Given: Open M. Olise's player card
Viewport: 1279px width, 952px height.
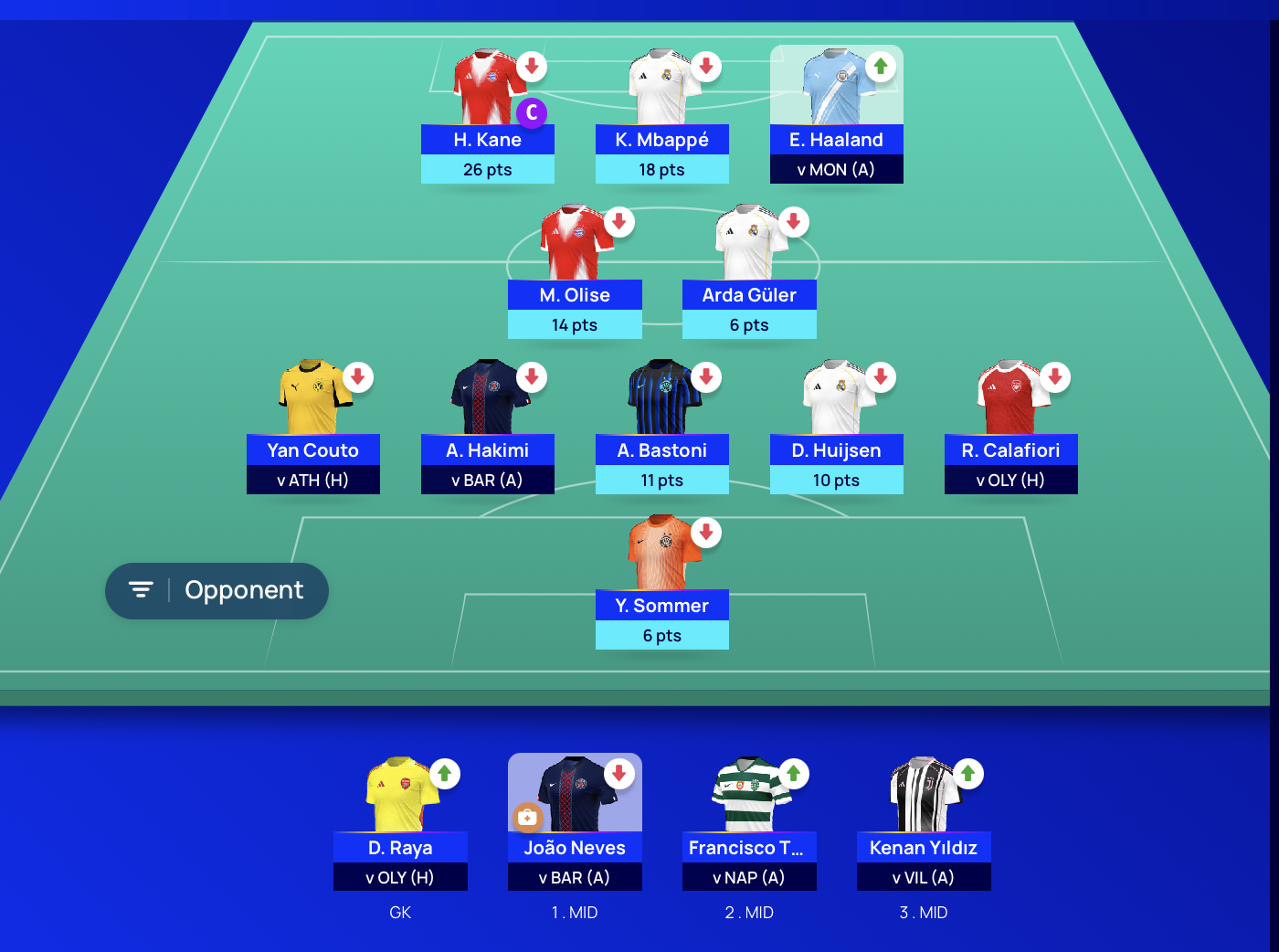Looking at the screenshot, I should click(x=575, y=295).
